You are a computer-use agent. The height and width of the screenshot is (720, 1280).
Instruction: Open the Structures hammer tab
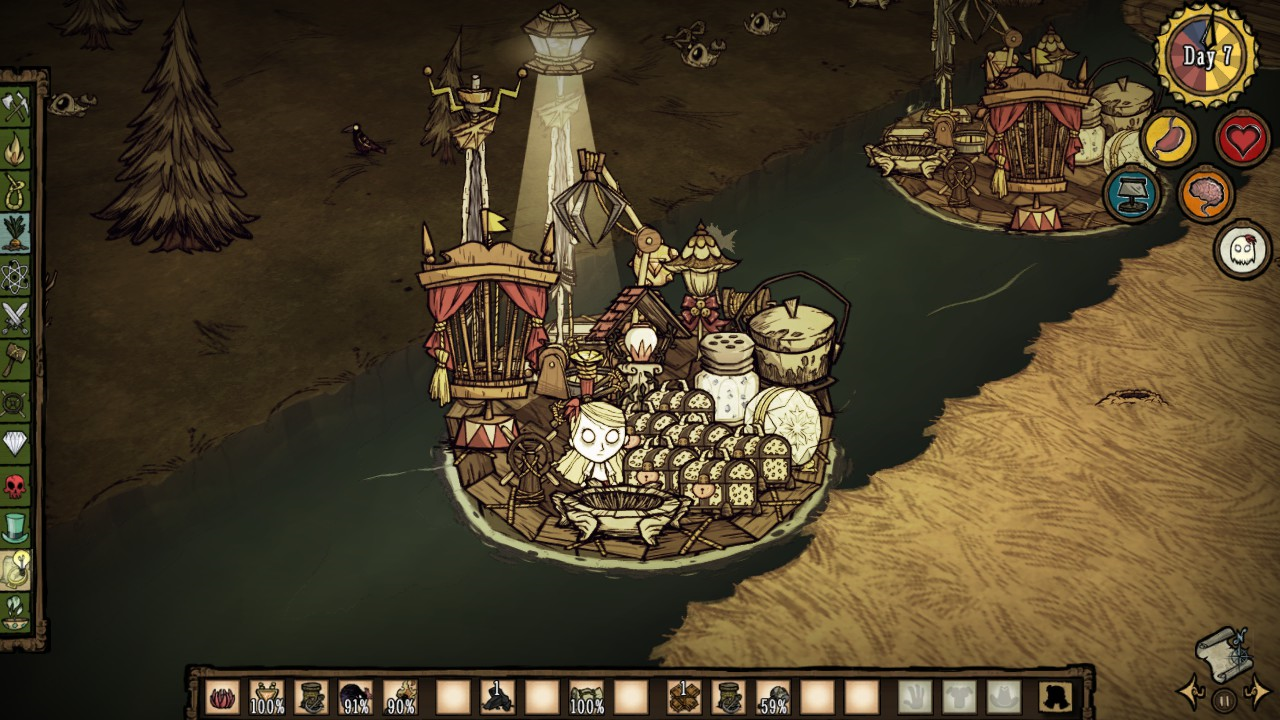tap(15, 360)
